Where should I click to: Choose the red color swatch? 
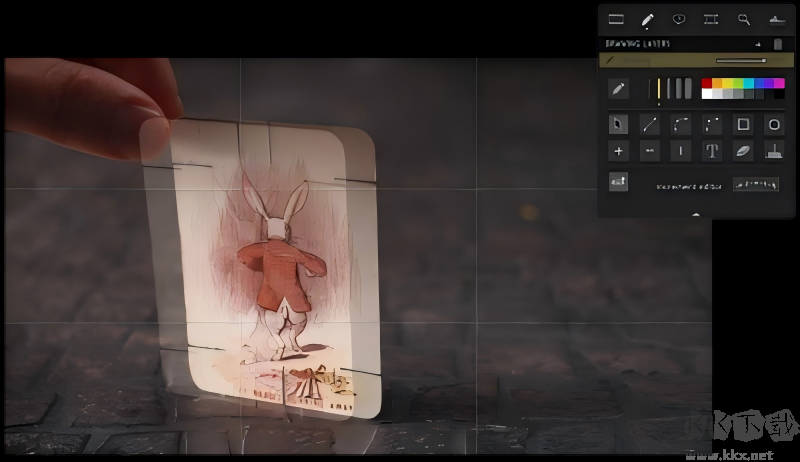[x=707, y=84]
